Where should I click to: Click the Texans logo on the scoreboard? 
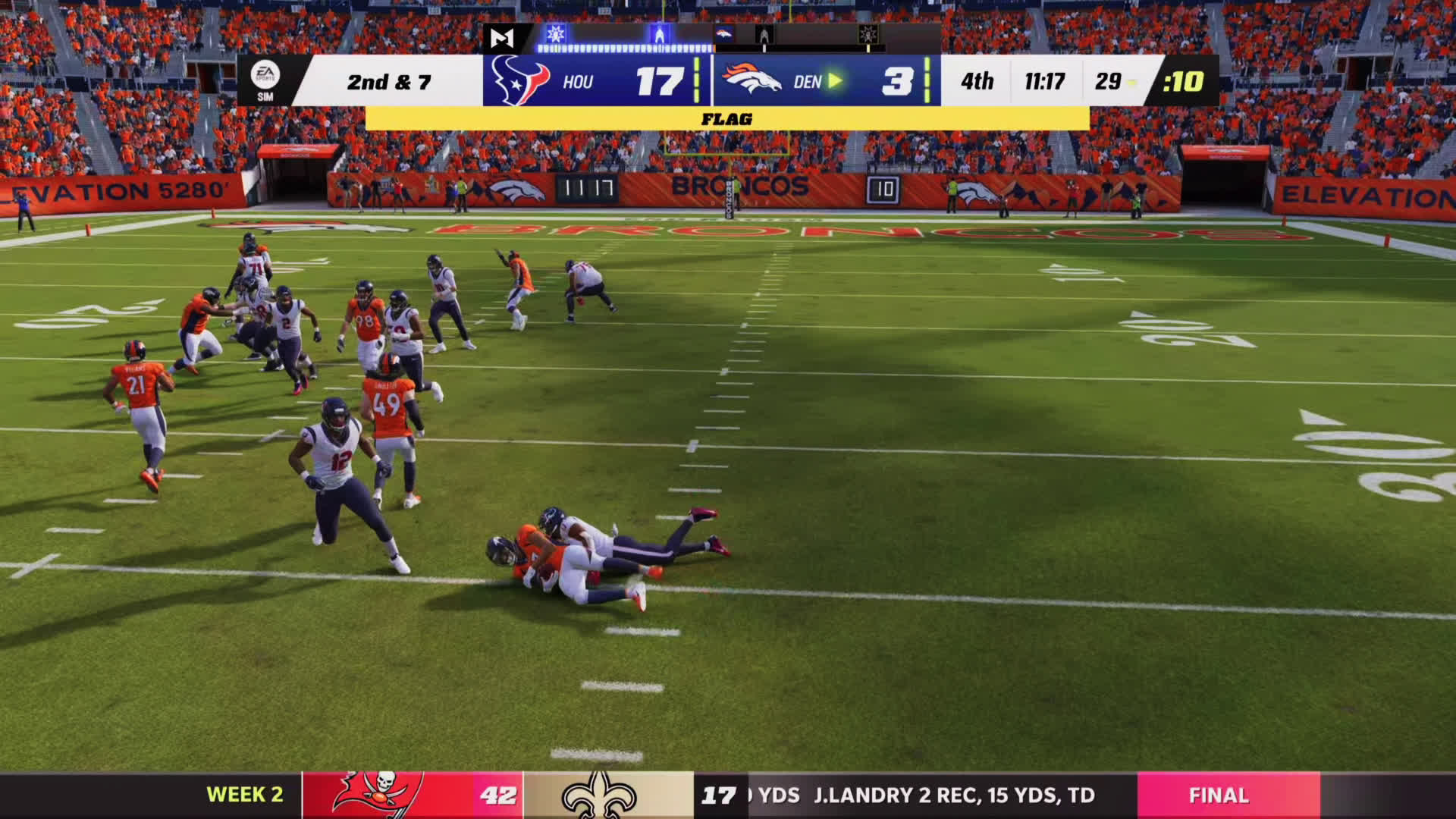pos(521,80)
